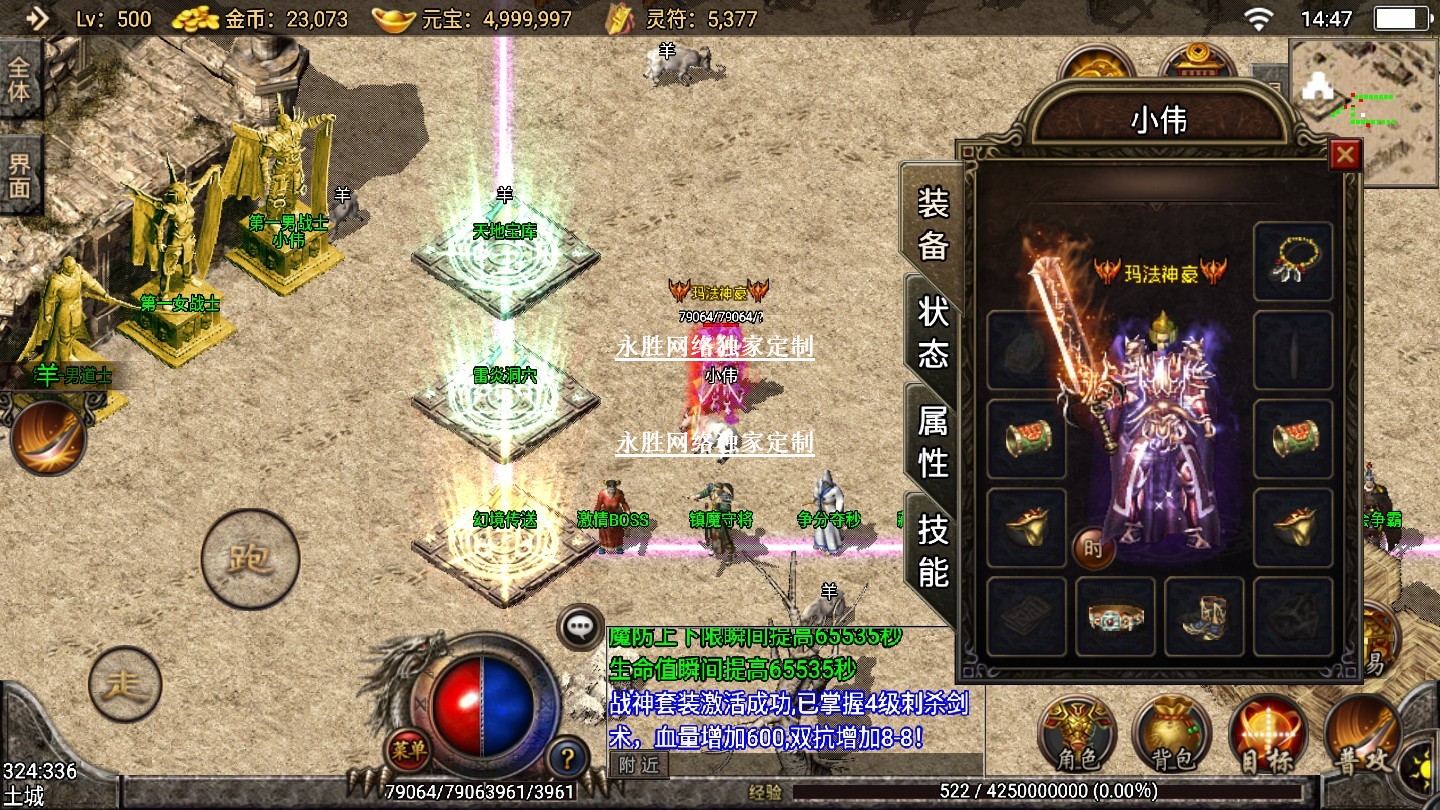Inspect the equipped belt slot

[x=1115, y=616]
